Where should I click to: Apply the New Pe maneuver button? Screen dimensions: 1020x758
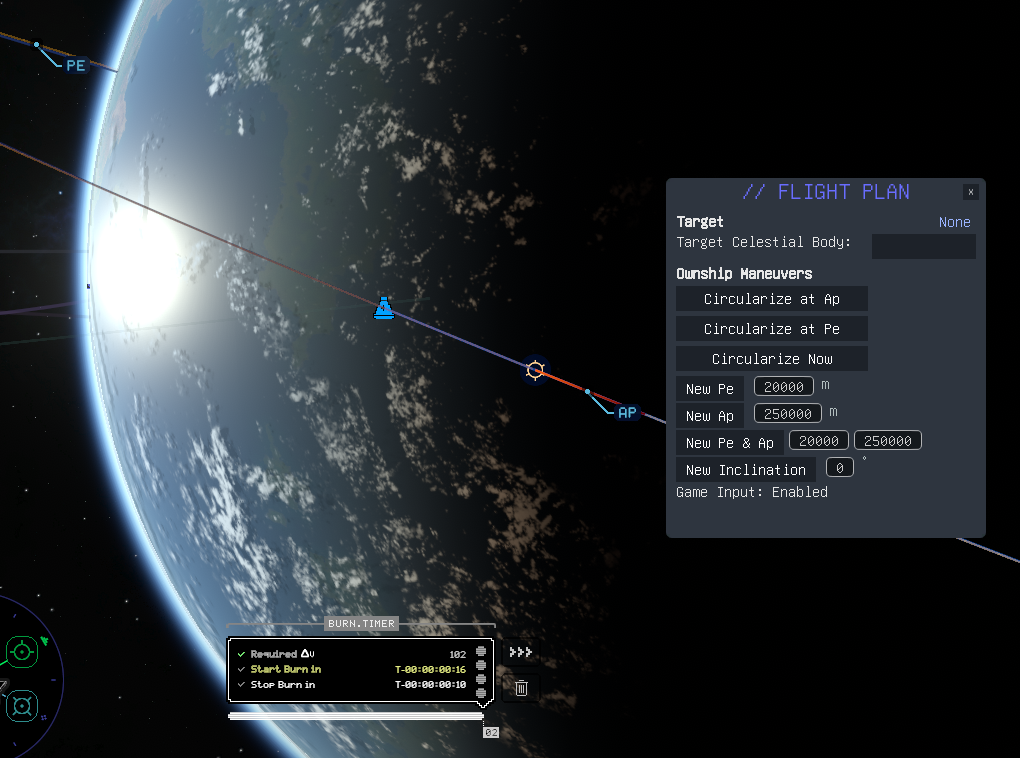pyautogui.click(x=709, y=389)
